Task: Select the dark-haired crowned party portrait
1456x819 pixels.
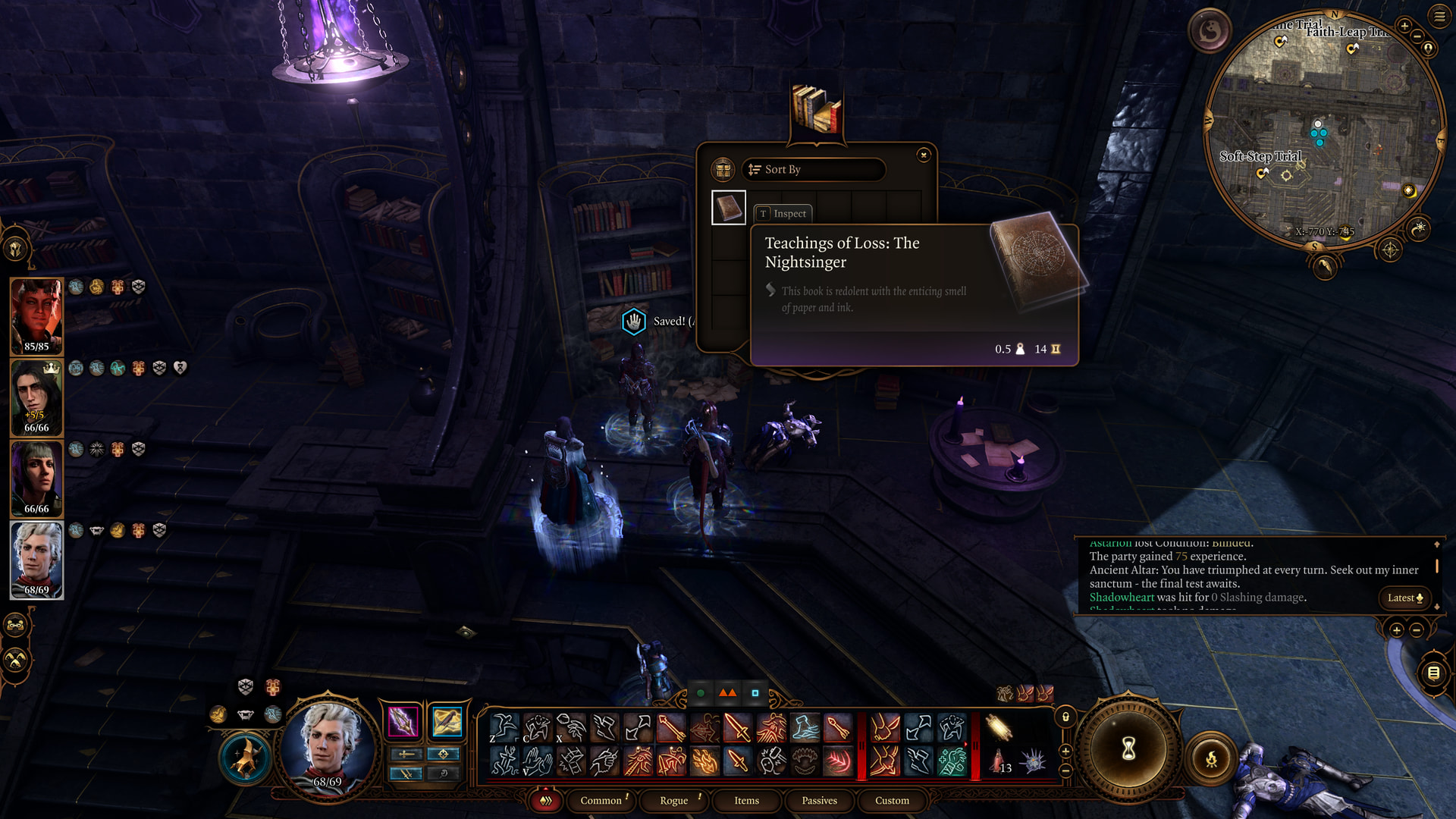Action: (36, 397)
